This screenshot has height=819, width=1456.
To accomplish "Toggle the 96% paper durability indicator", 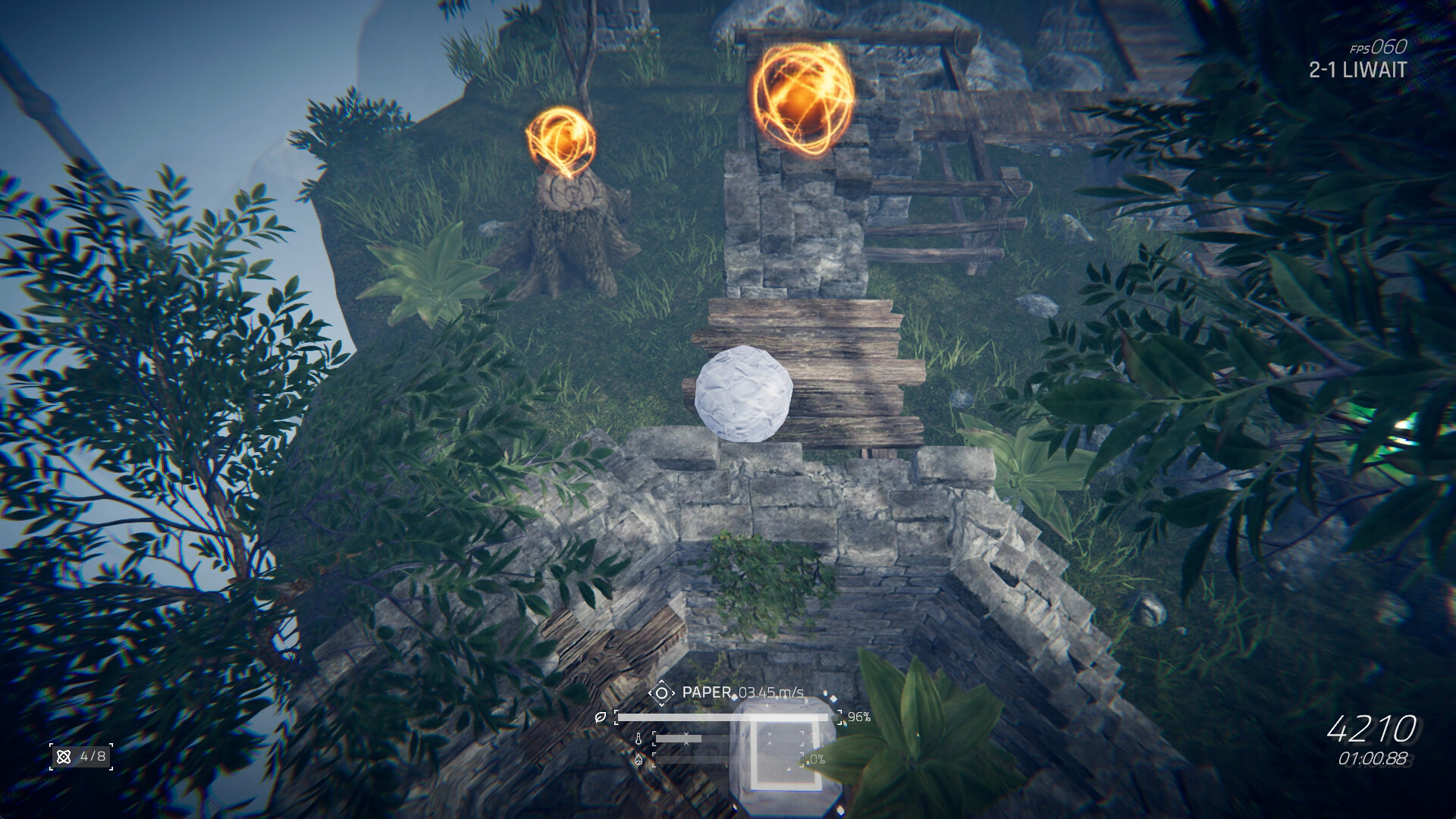I will point(861,718).
